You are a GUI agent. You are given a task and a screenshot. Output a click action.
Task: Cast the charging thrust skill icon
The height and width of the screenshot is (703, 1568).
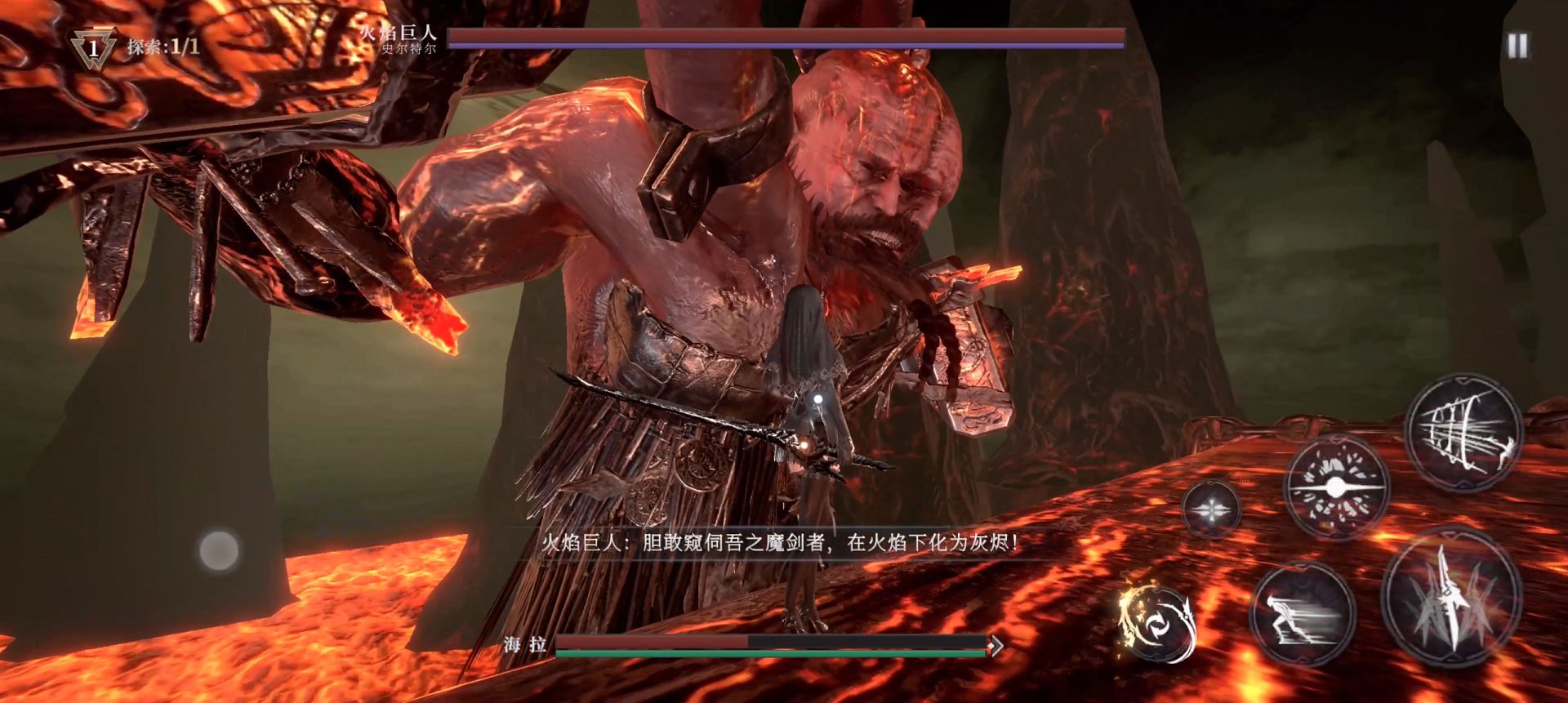(1464, 431)
